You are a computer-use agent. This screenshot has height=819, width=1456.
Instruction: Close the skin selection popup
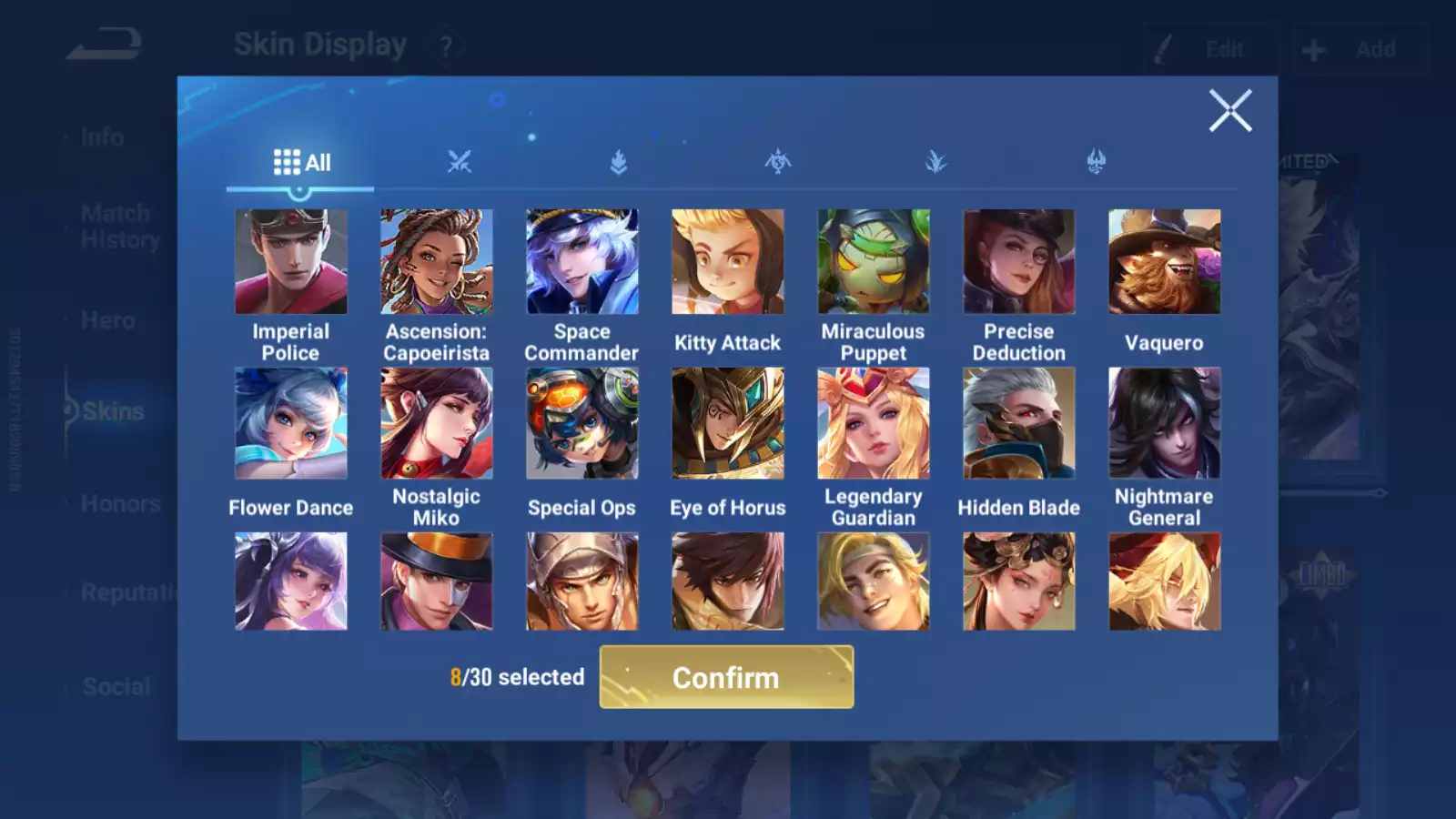(1230, 111)
